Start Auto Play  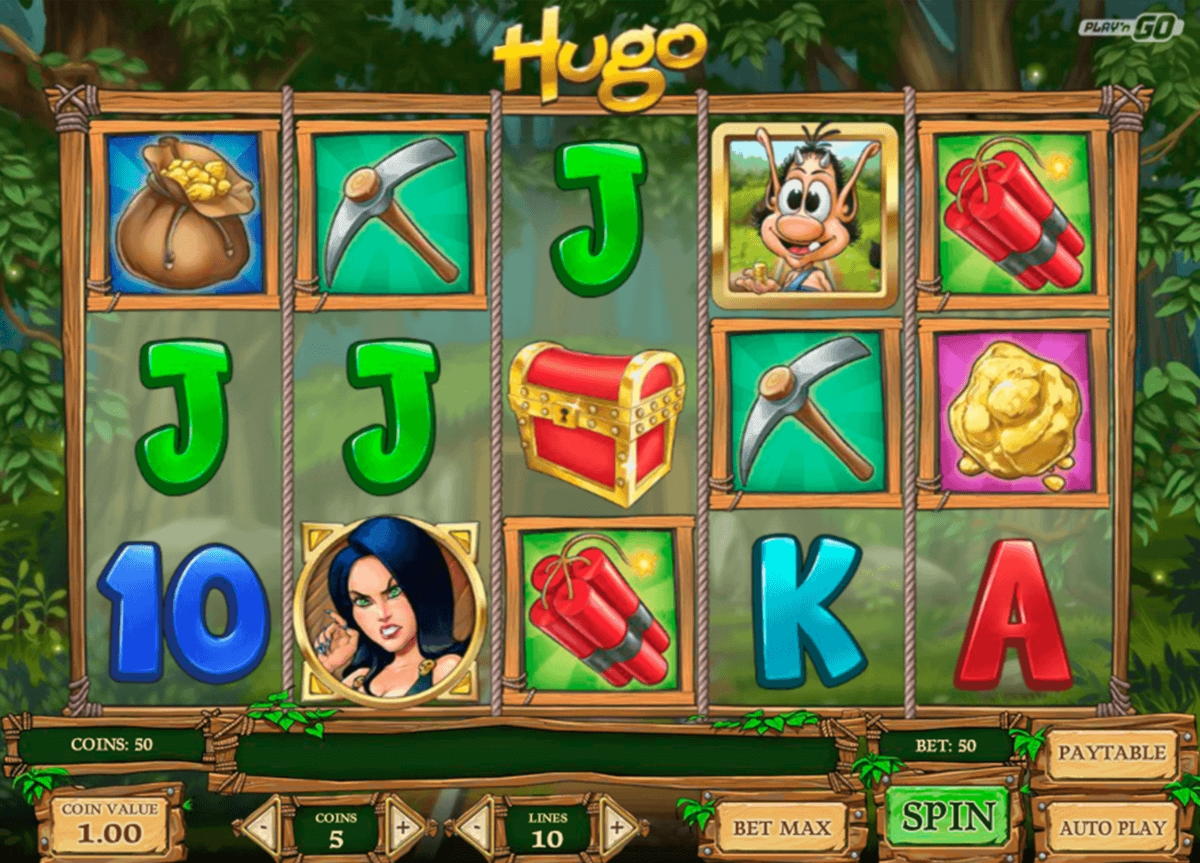[x=1112, y=828]
